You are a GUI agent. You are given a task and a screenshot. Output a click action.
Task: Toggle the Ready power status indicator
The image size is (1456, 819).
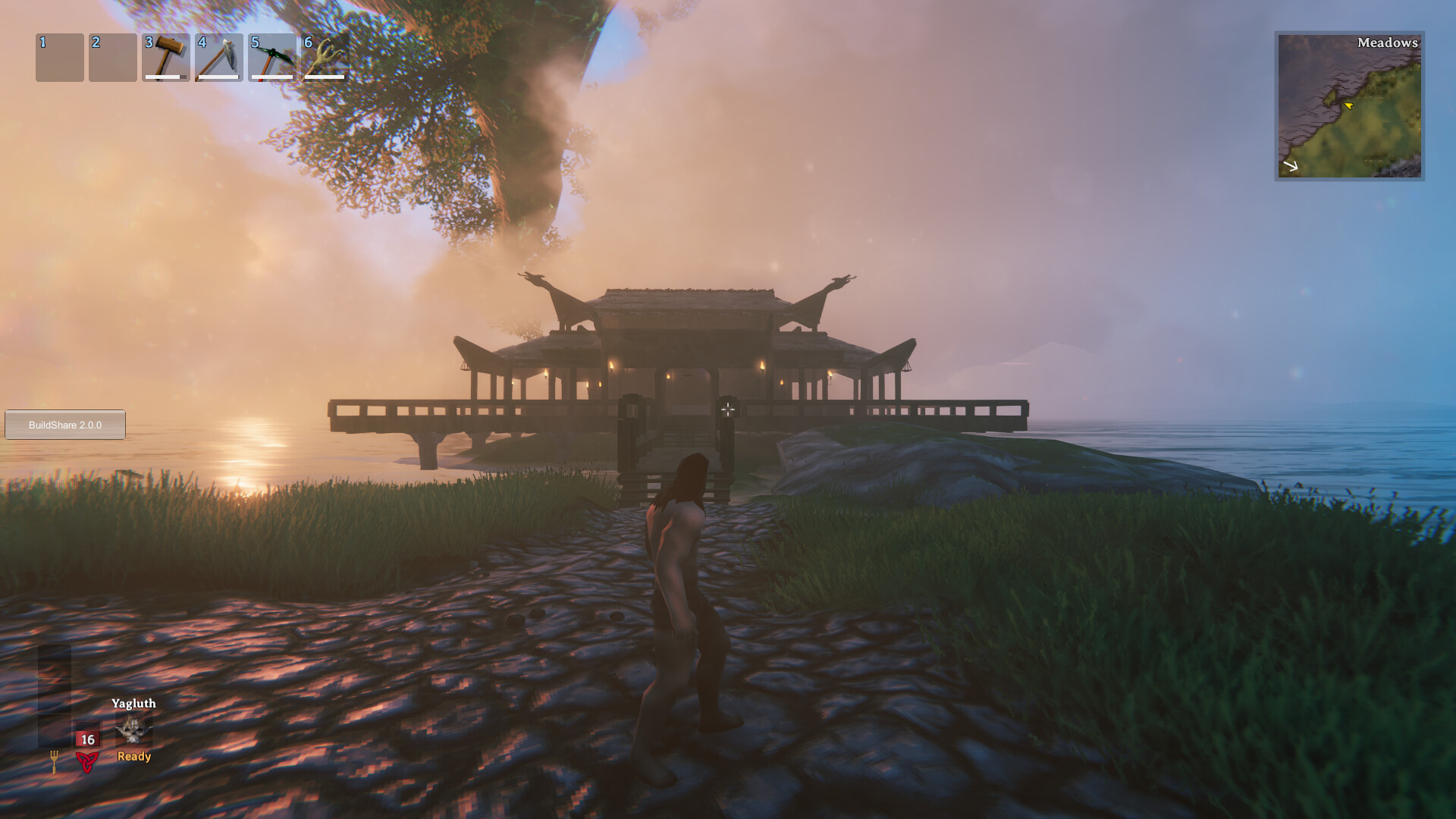coord(133,757)
